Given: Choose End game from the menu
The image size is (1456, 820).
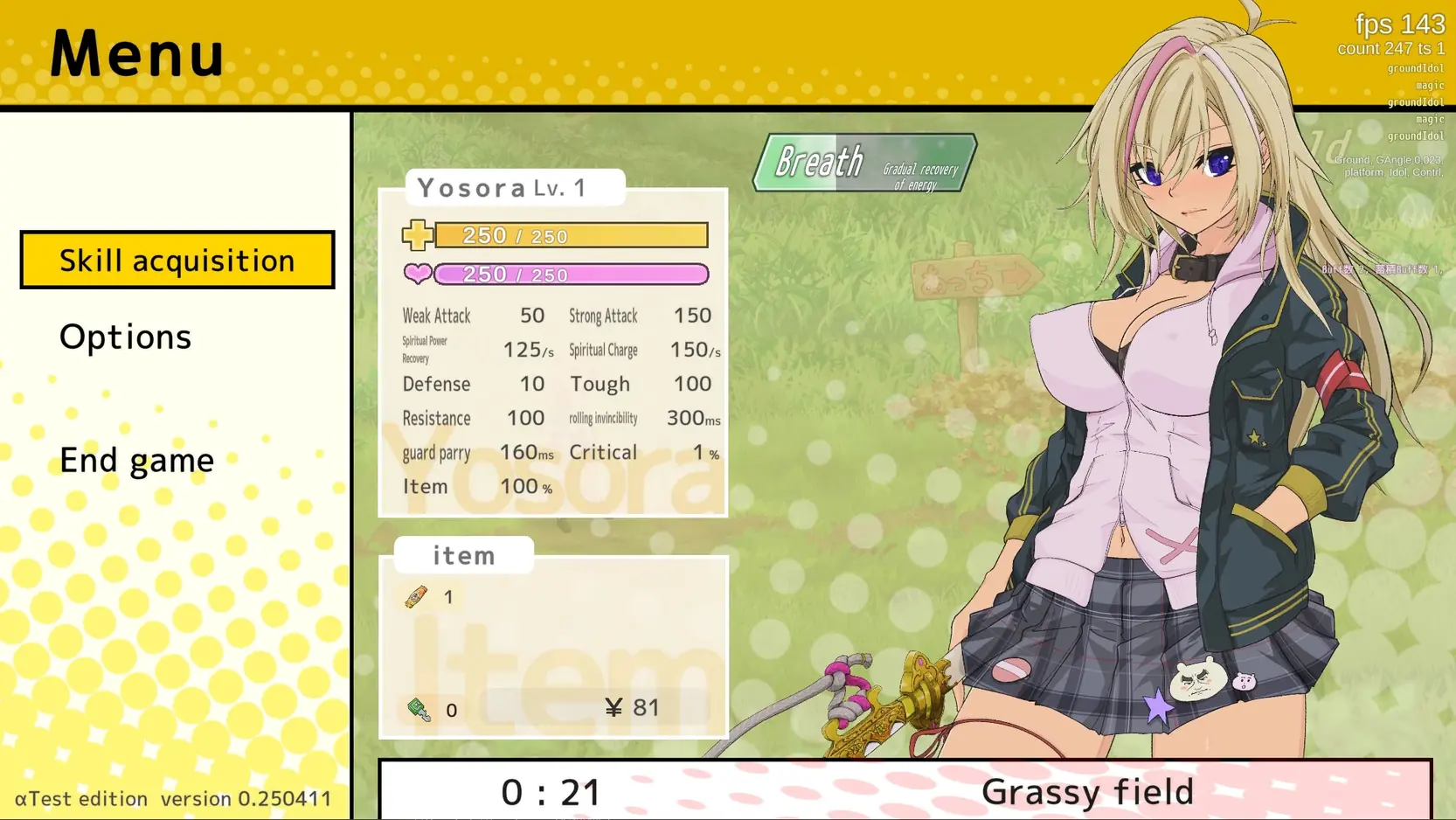Looking at the screenshot, I should [136, 460].
